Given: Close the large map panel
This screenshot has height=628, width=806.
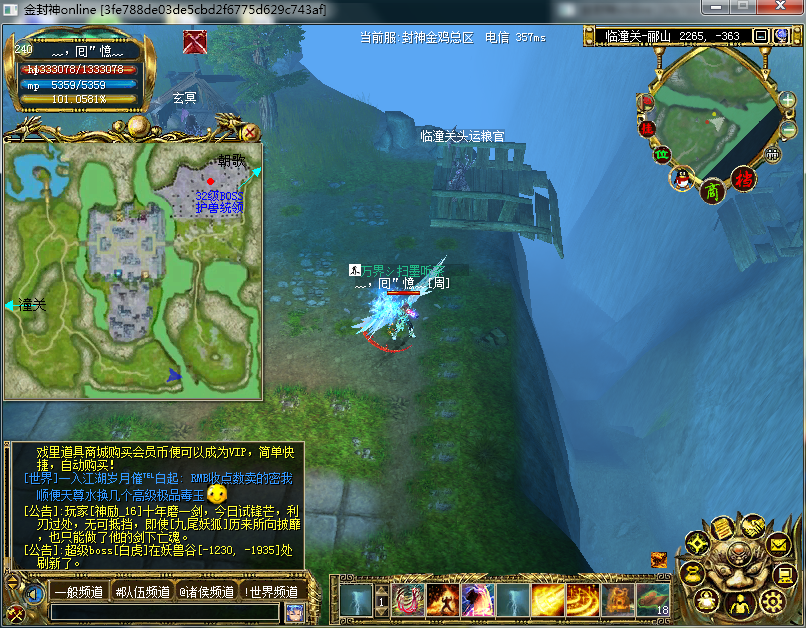Looking at the screenshot, I should pos(250,132).
